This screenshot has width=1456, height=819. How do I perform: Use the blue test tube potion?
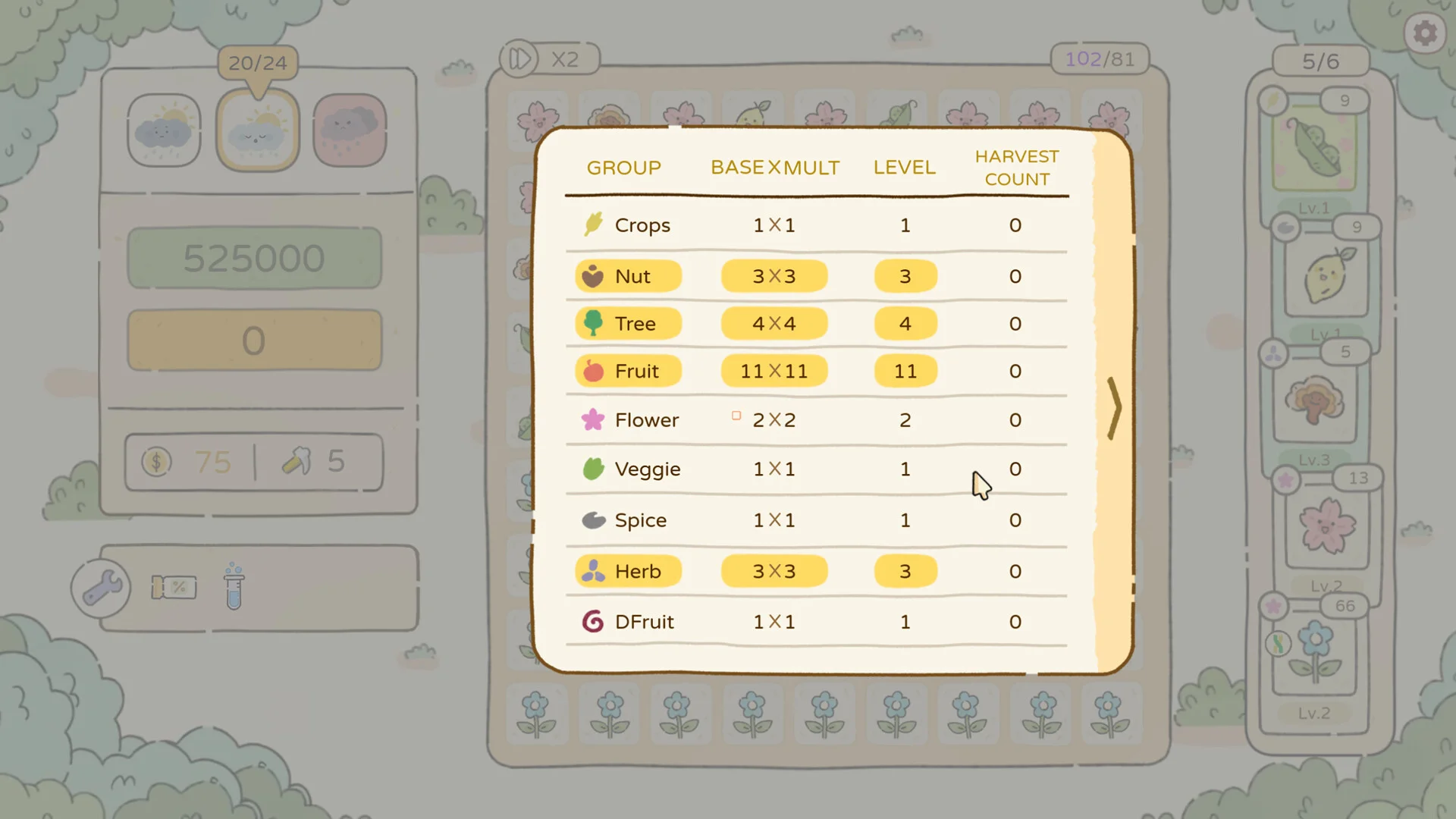[x=234, y=588]
